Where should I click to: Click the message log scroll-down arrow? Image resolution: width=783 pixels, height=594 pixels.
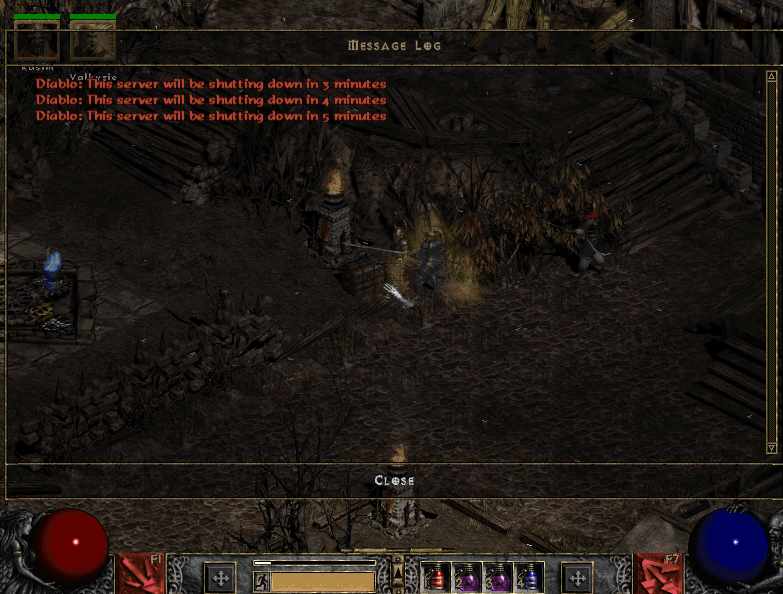point(771,448)
